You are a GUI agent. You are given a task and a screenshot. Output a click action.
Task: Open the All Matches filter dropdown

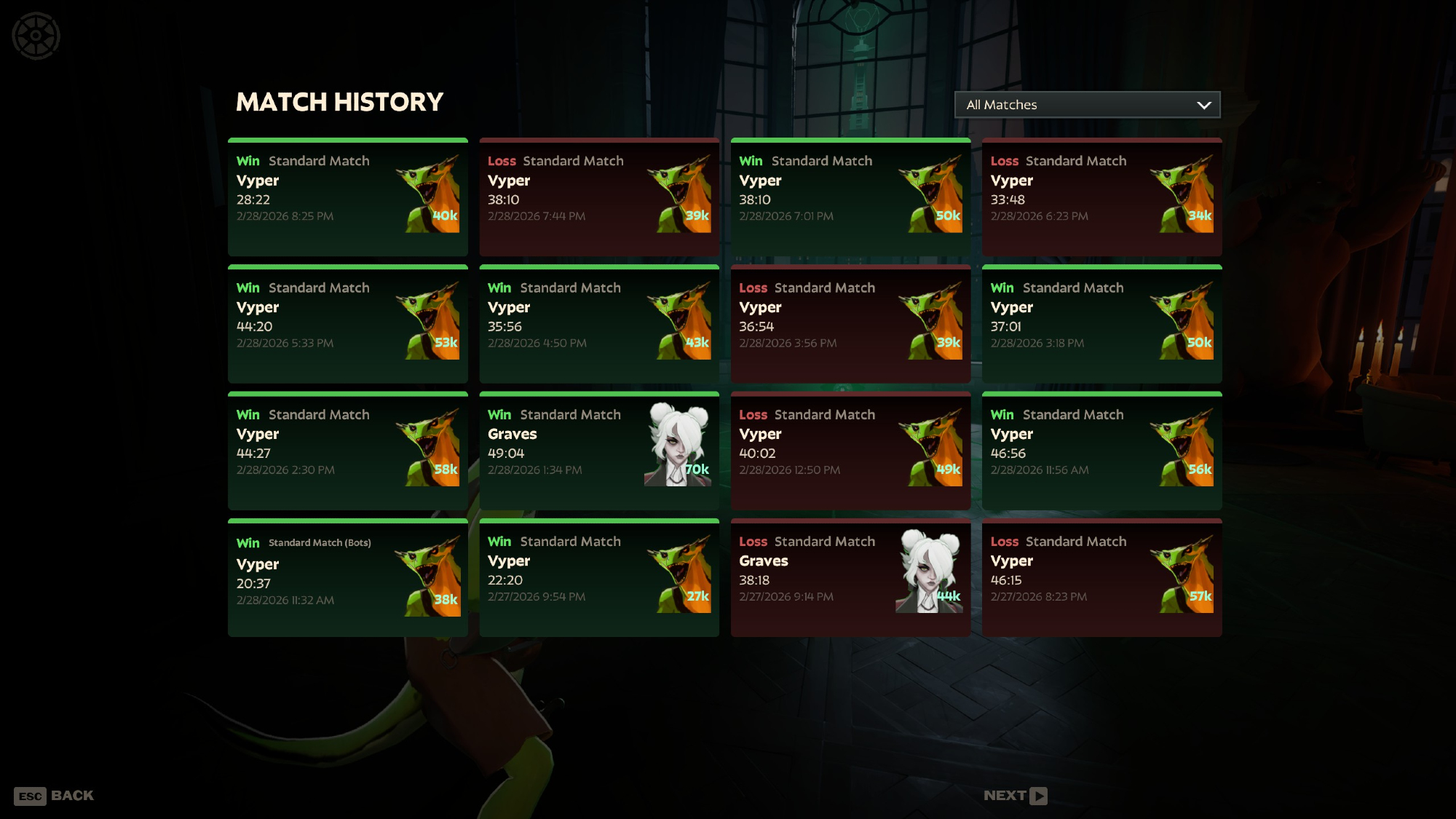tap(1087, 105)
